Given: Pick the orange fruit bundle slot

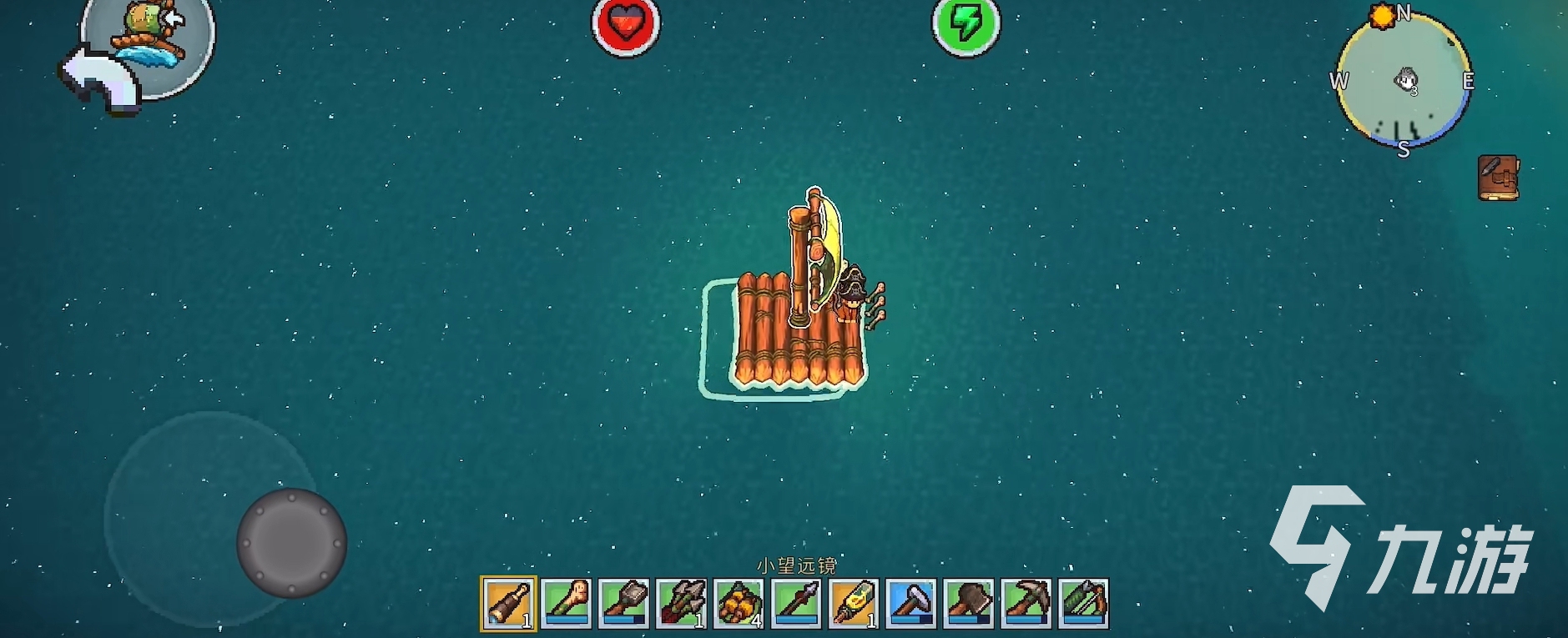Looking at the screenshot, I should click(739, 603).
